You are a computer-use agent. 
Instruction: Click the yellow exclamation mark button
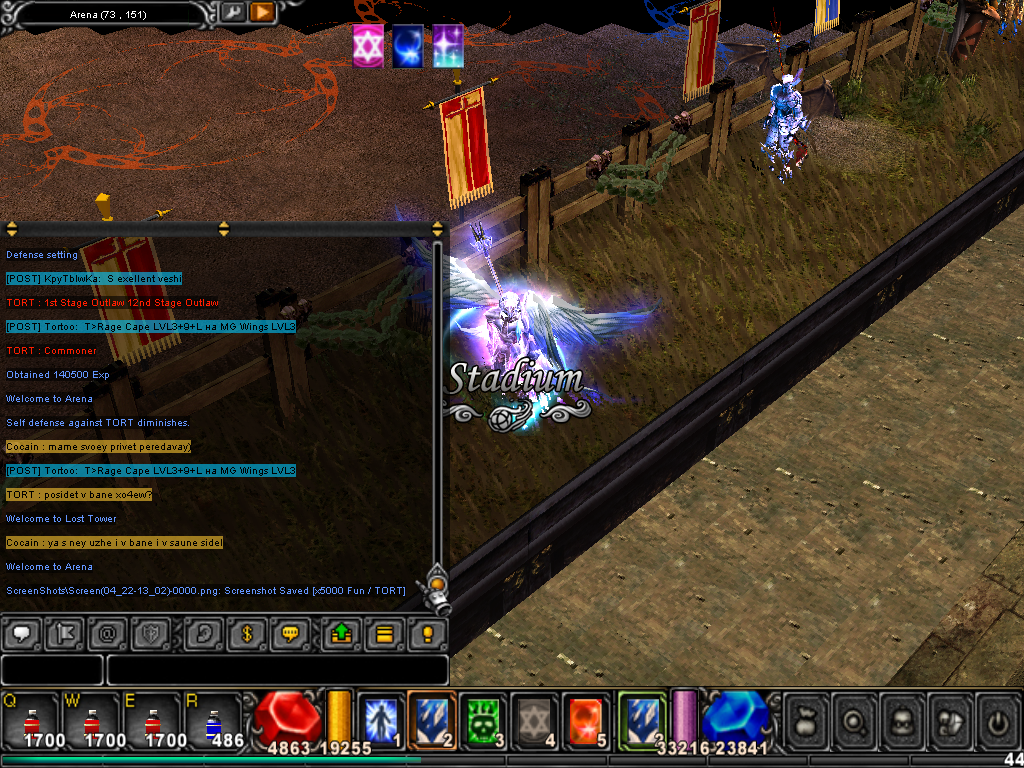[x=427, y=634]
